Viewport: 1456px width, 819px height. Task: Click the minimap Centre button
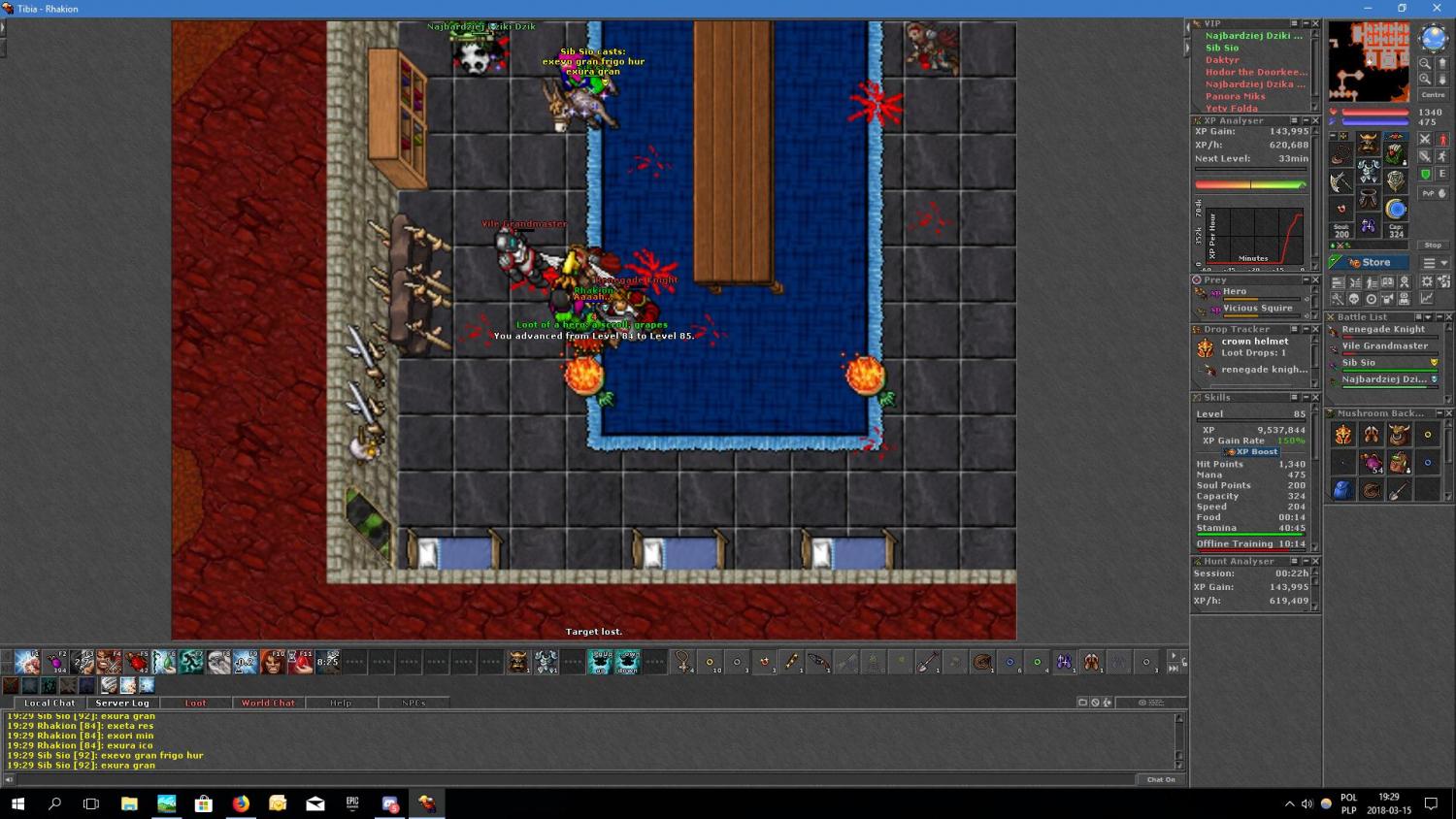pos(1433,95)
